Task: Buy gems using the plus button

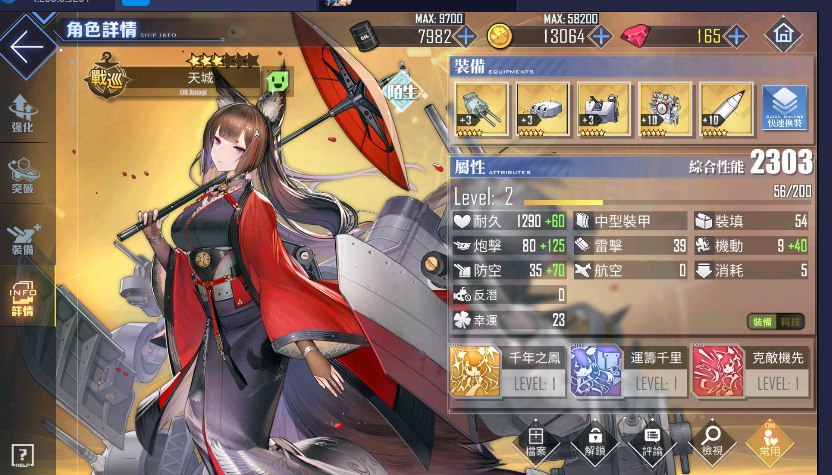Action: click(x=735, y=37)
